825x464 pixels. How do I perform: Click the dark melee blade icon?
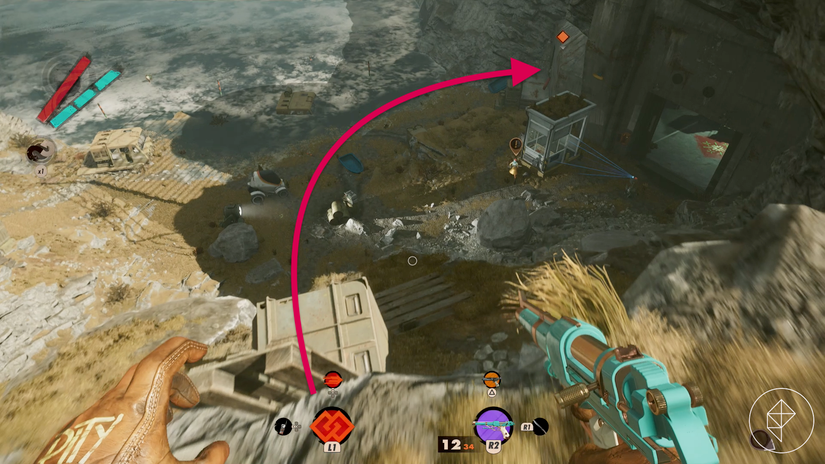click(540, 427)
